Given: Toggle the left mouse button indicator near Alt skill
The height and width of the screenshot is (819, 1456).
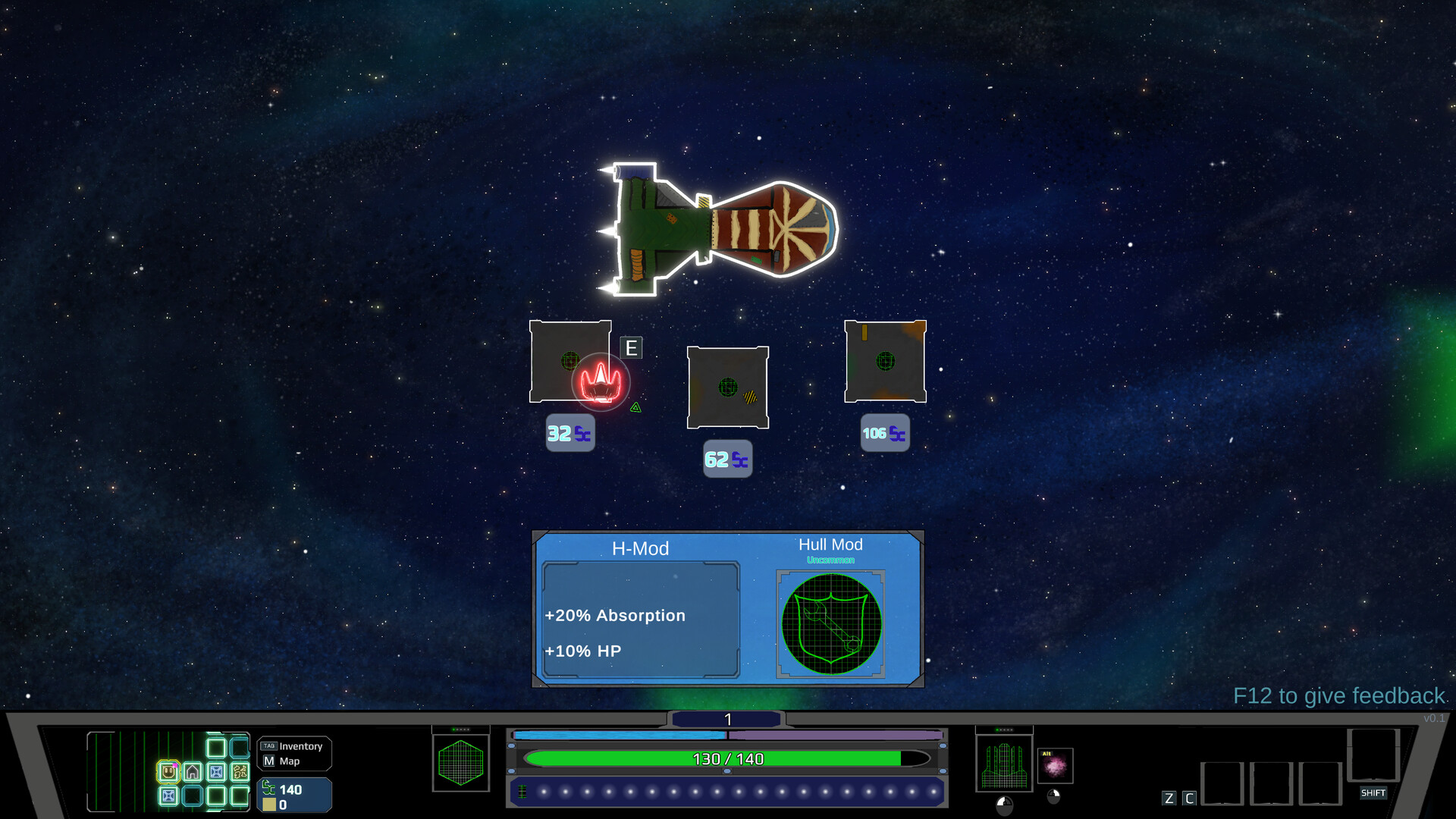Looking at the screenshot, I should (1054, 796).
